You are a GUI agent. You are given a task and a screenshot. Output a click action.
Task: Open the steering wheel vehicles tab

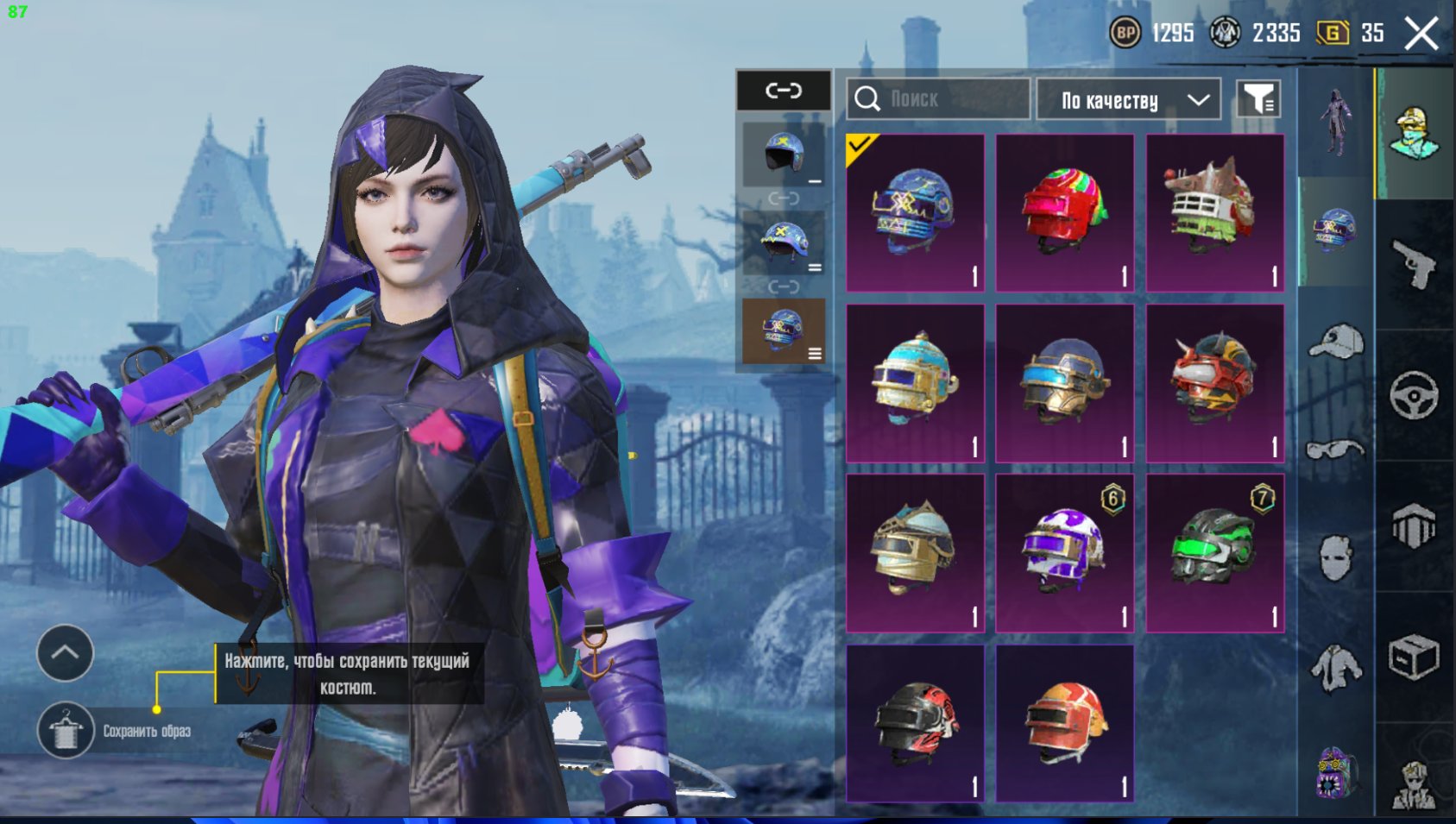tap(1414, 396)
